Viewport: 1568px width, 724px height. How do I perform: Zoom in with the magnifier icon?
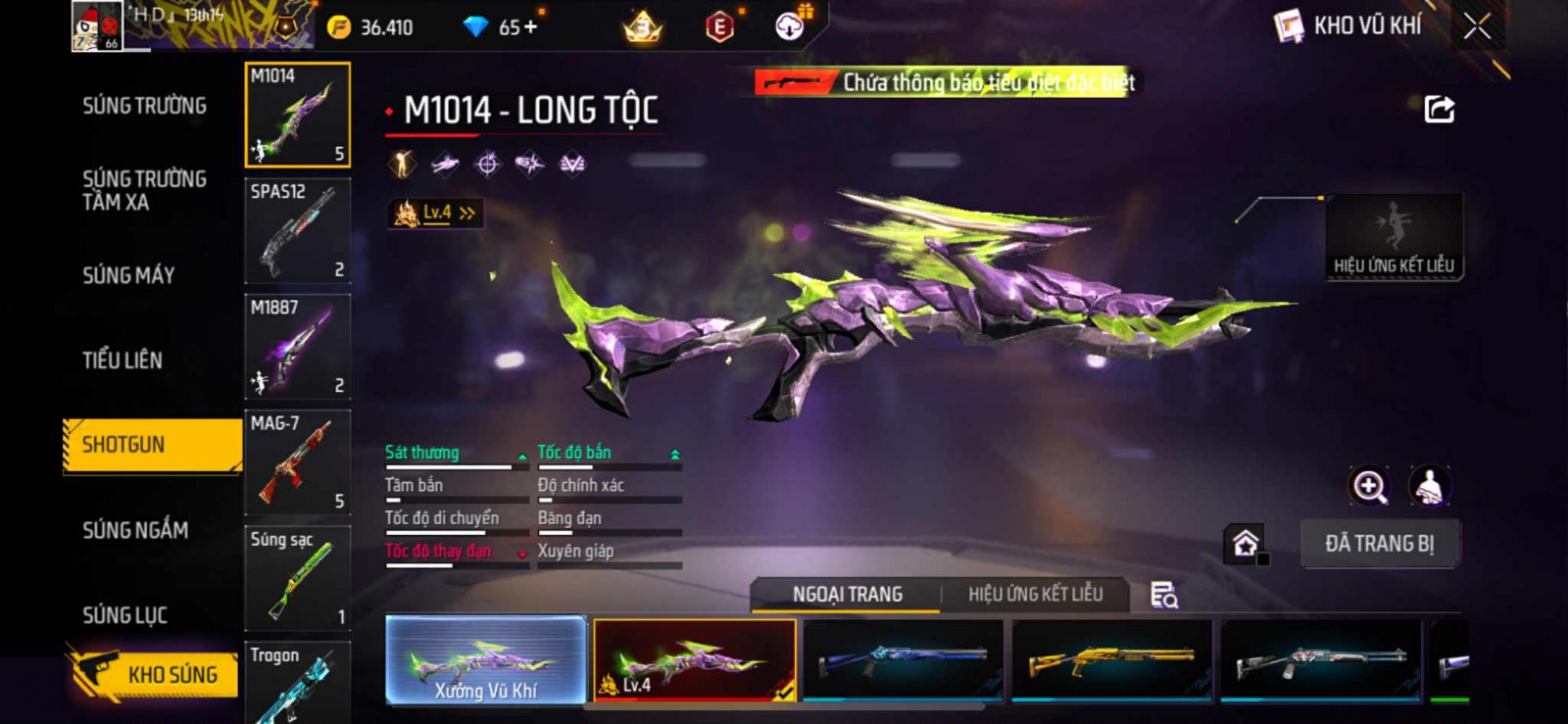pyautogui.click(x=1369, y=486)
